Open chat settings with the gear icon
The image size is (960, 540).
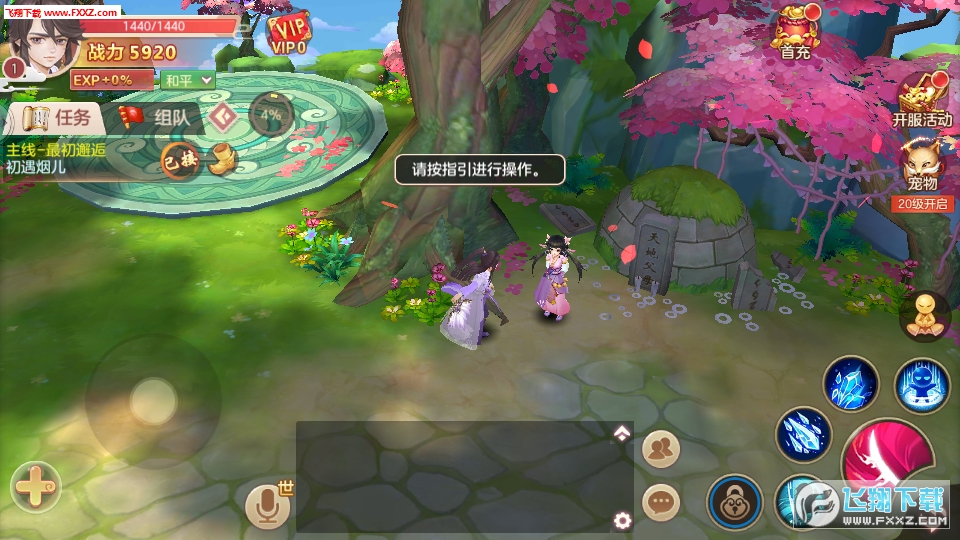[622, 521]
